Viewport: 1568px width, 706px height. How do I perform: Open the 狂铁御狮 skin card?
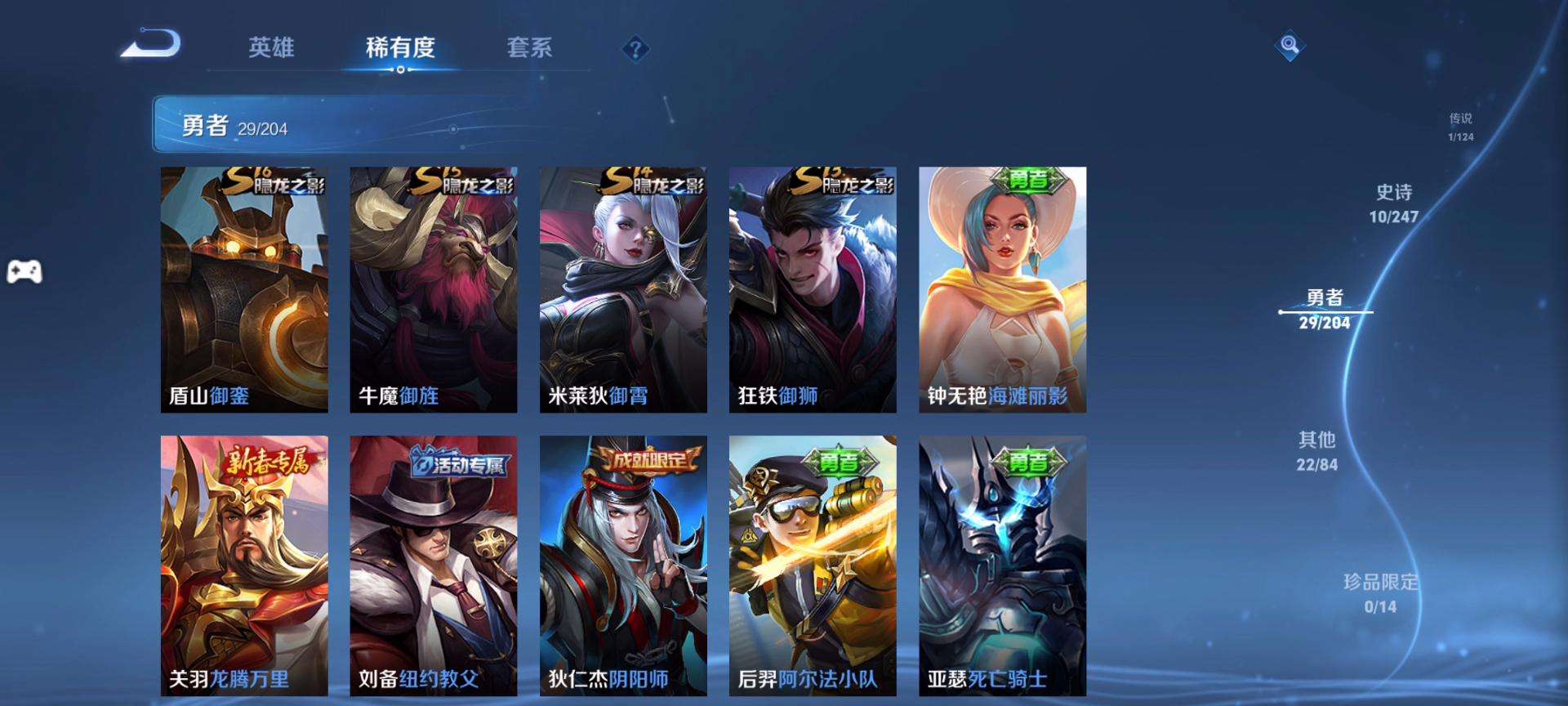tap(813, 289)
